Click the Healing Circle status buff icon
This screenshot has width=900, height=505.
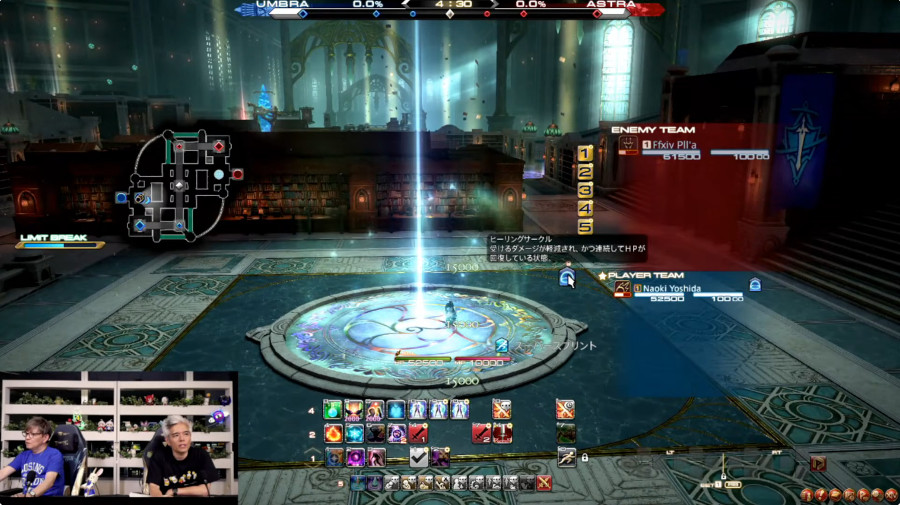pyautogui.click(x=566, y=276)
